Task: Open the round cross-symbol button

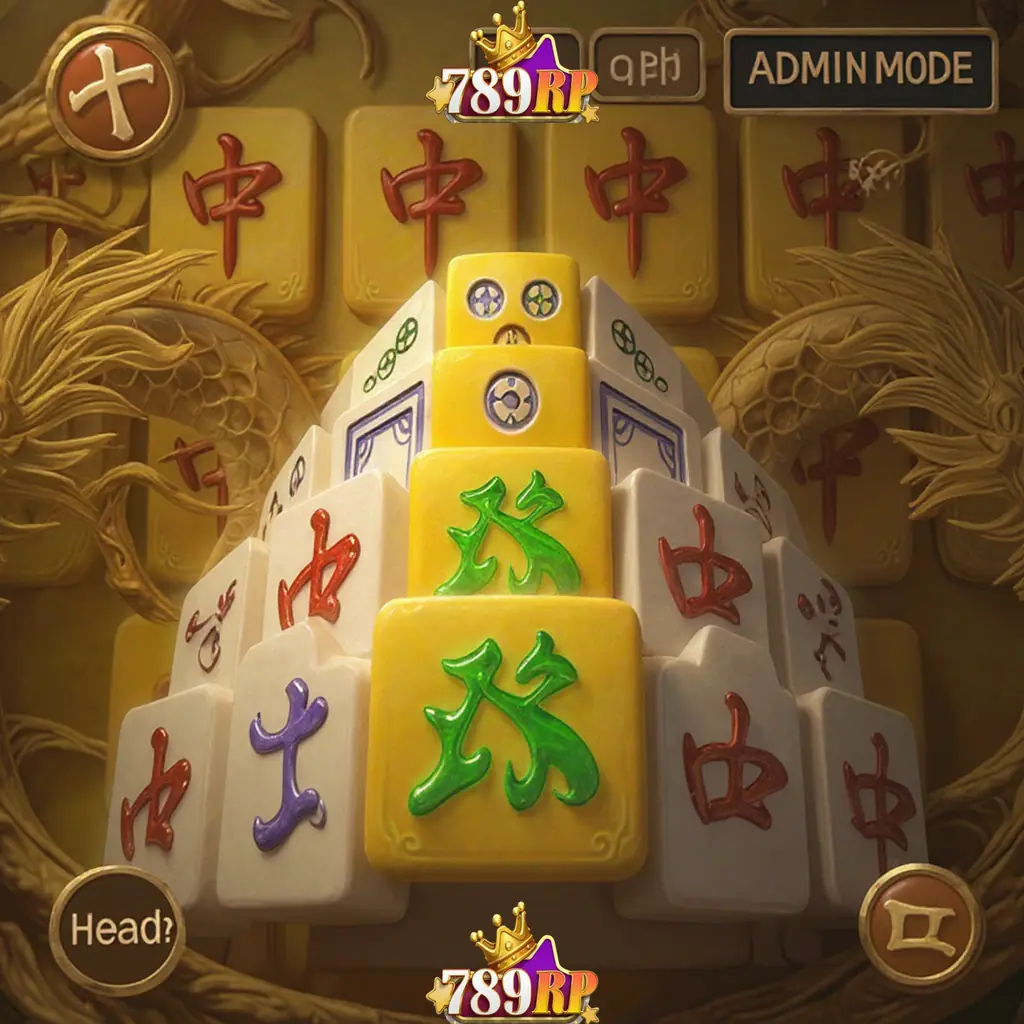Action: click(x=115, y=93)
